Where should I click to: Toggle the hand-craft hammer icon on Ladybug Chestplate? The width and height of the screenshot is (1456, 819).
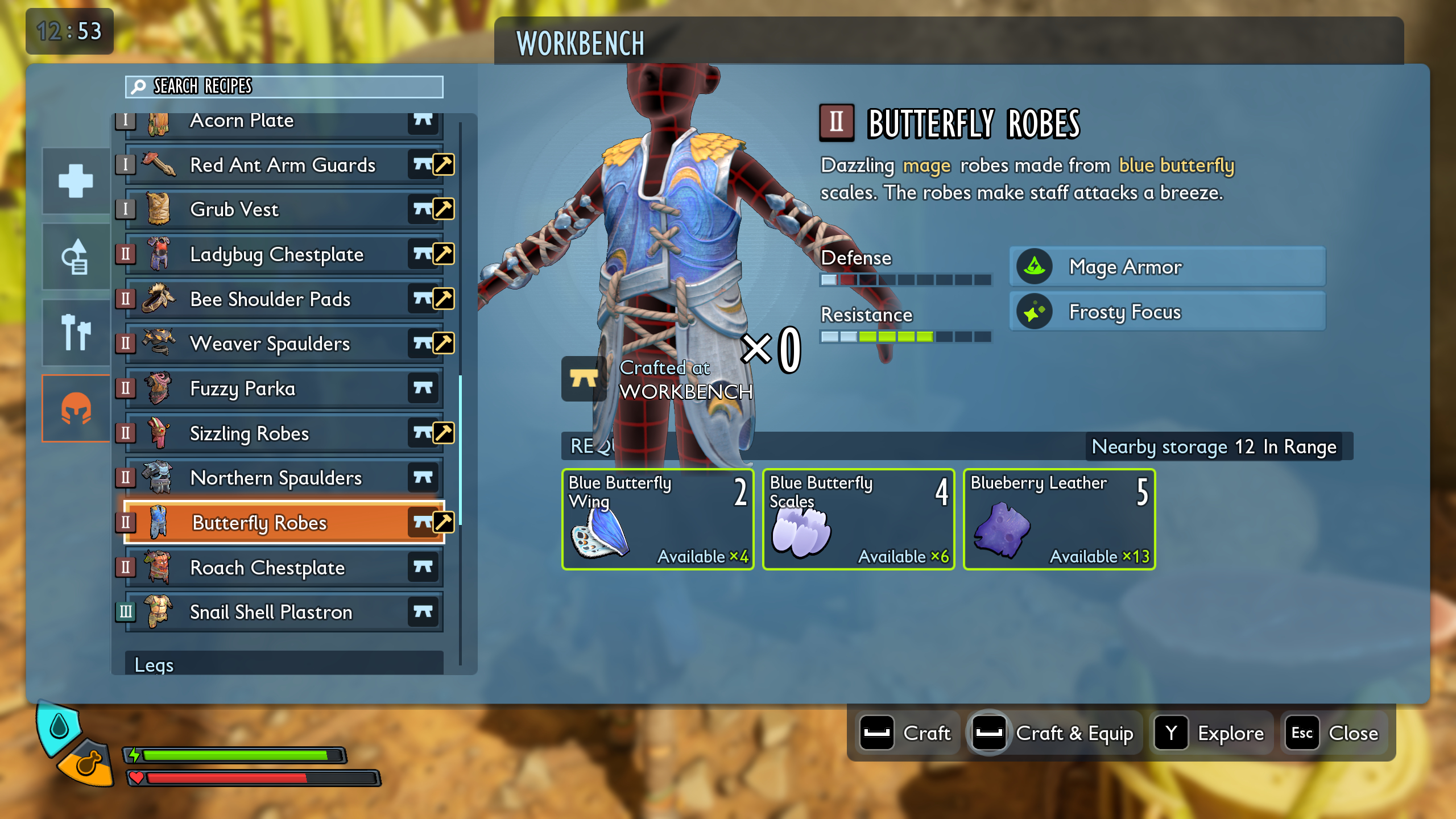[444, 254]
